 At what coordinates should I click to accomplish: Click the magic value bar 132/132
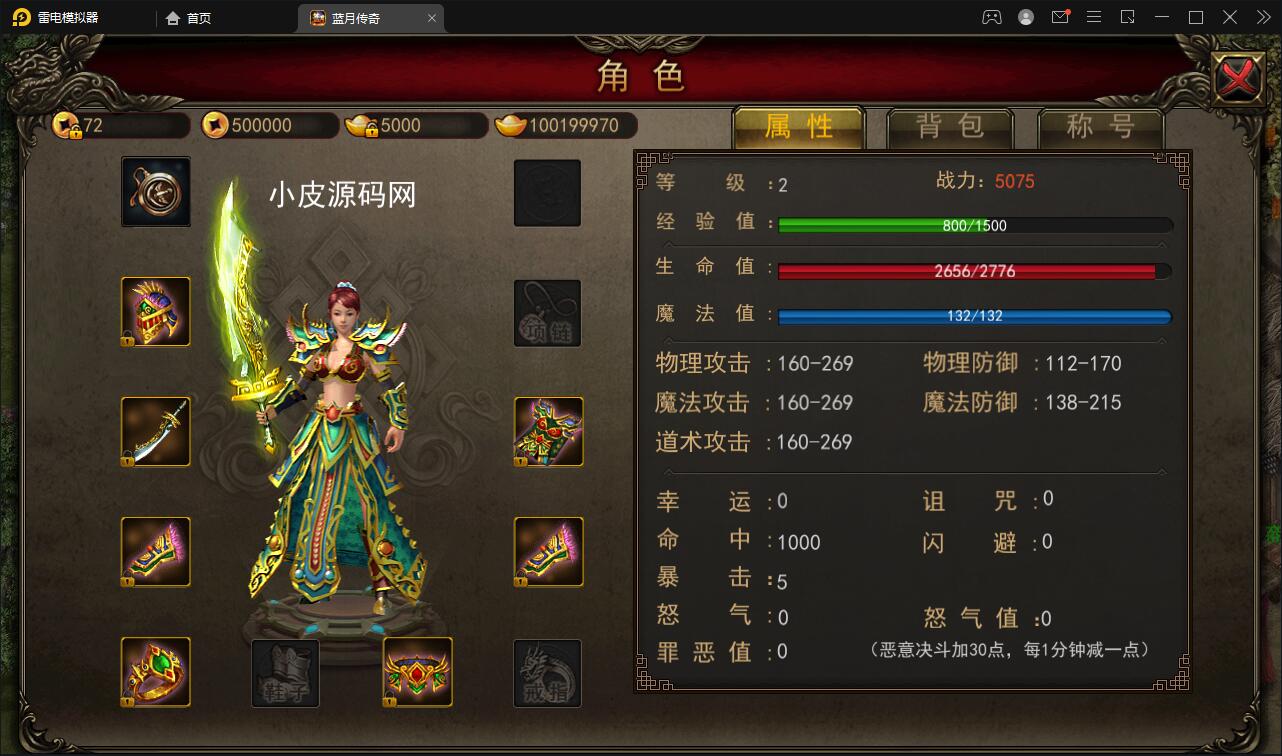tap(975, 316)
